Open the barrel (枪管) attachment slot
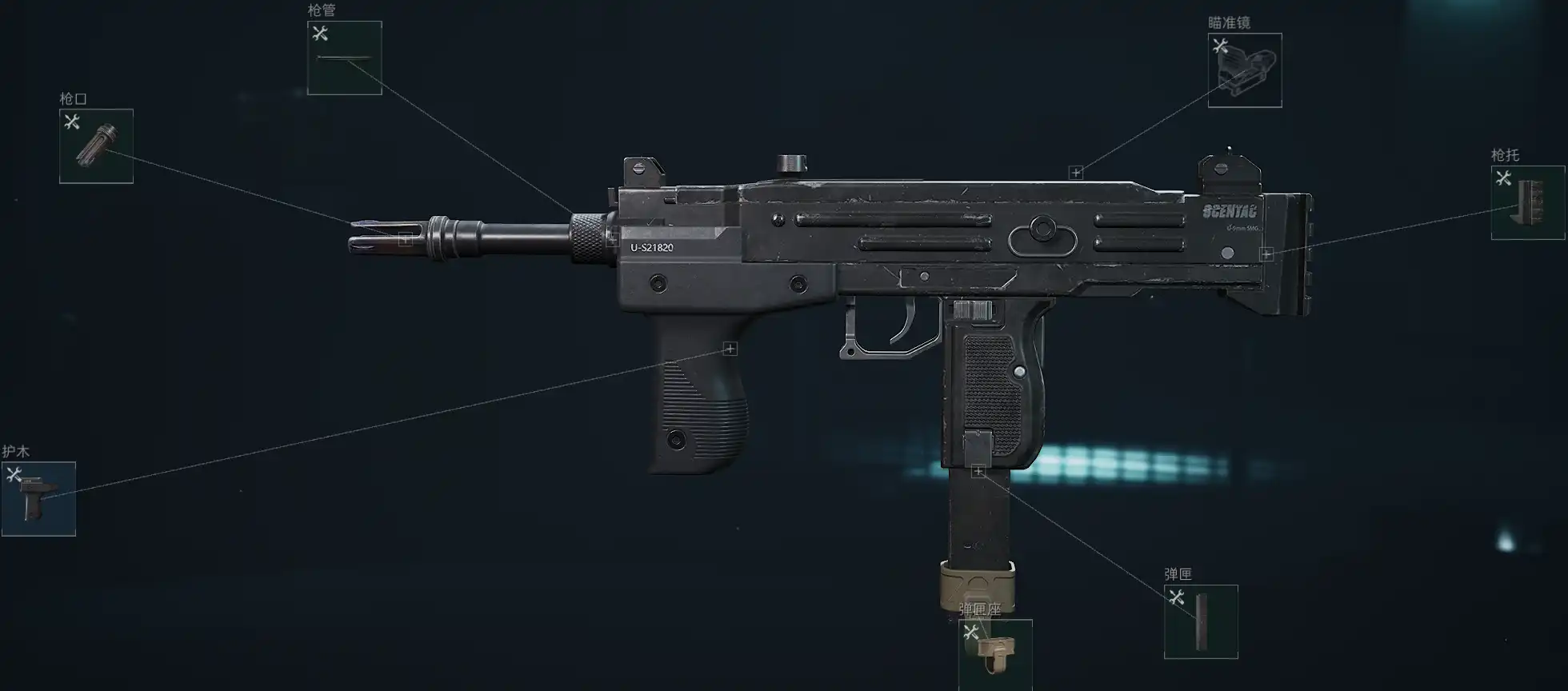Screen dimensions: 1568x691 (x=344, y=58)
